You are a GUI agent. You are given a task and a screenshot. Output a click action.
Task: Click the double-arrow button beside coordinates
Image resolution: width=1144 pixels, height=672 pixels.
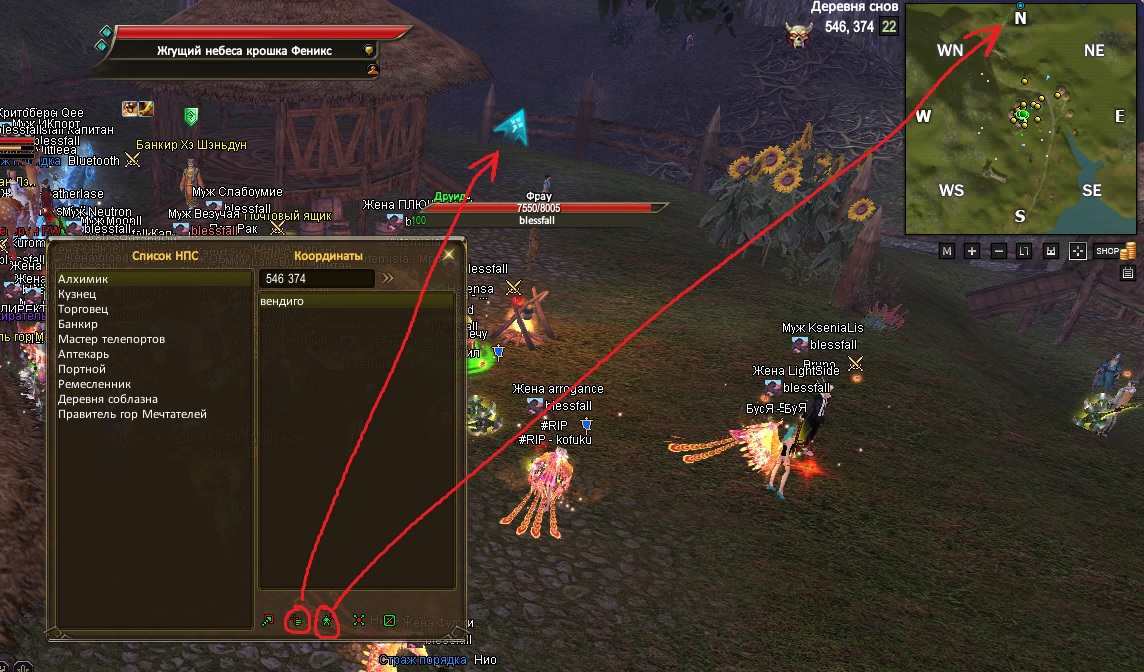388,278
